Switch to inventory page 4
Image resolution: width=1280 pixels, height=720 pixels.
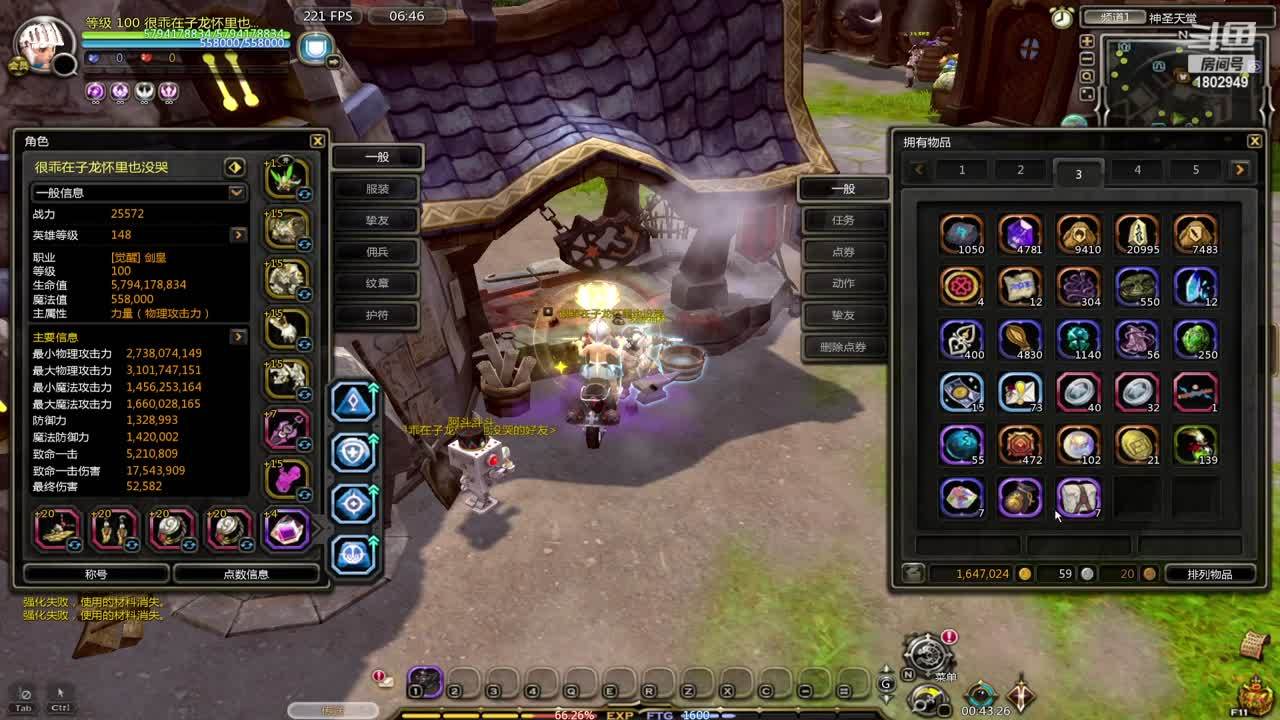click(x=1137, y=170)
